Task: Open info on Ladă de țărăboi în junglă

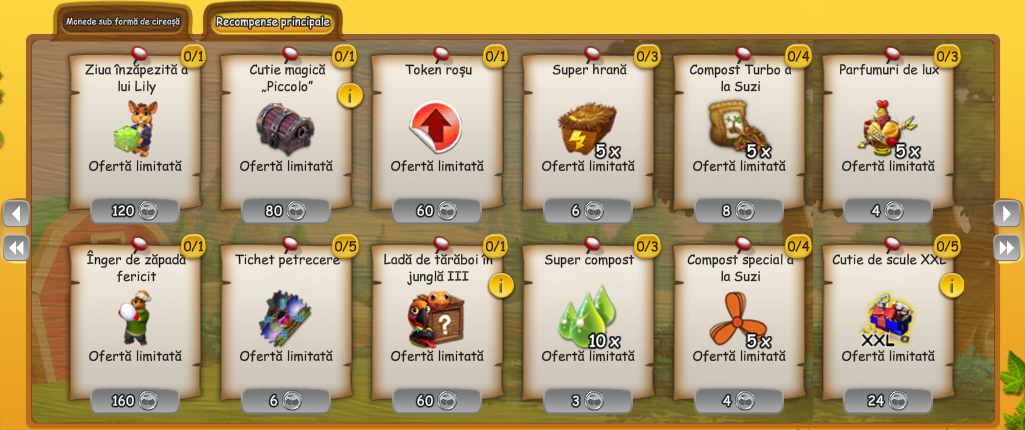Action: (x=501, y=285)
